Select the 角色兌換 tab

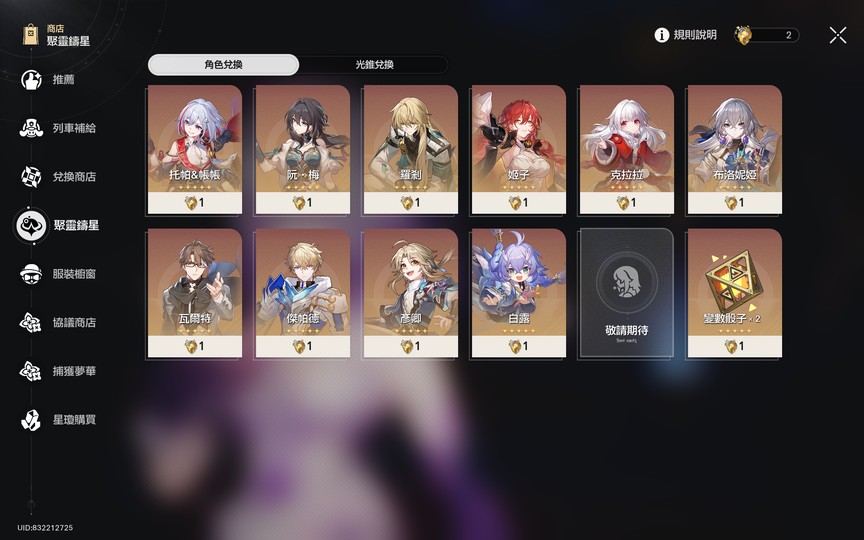point(223,65)
